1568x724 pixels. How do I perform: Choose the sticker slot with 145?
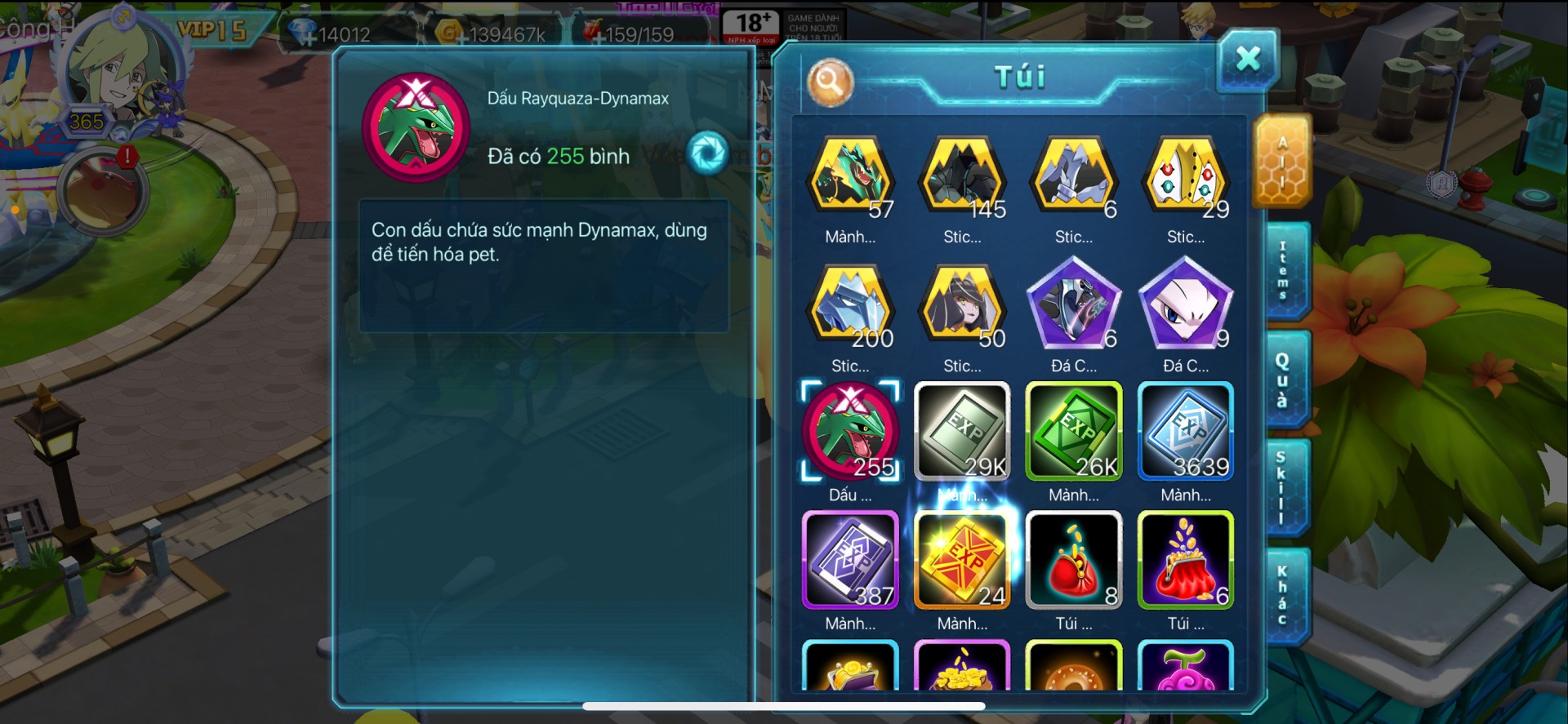click(963, 176)
